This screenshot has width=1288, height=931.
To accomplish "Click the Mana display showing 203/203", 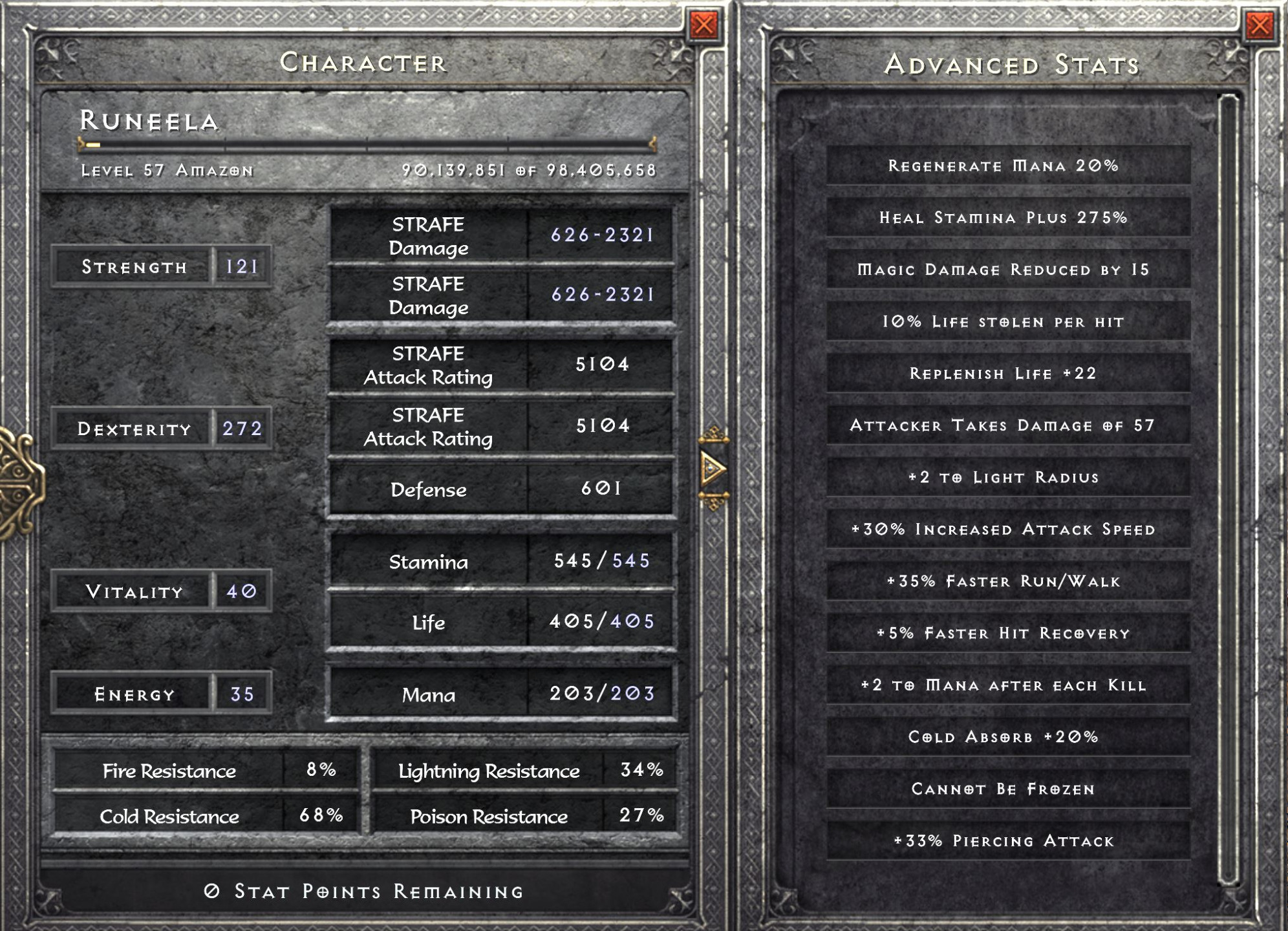I will (501, 694).
